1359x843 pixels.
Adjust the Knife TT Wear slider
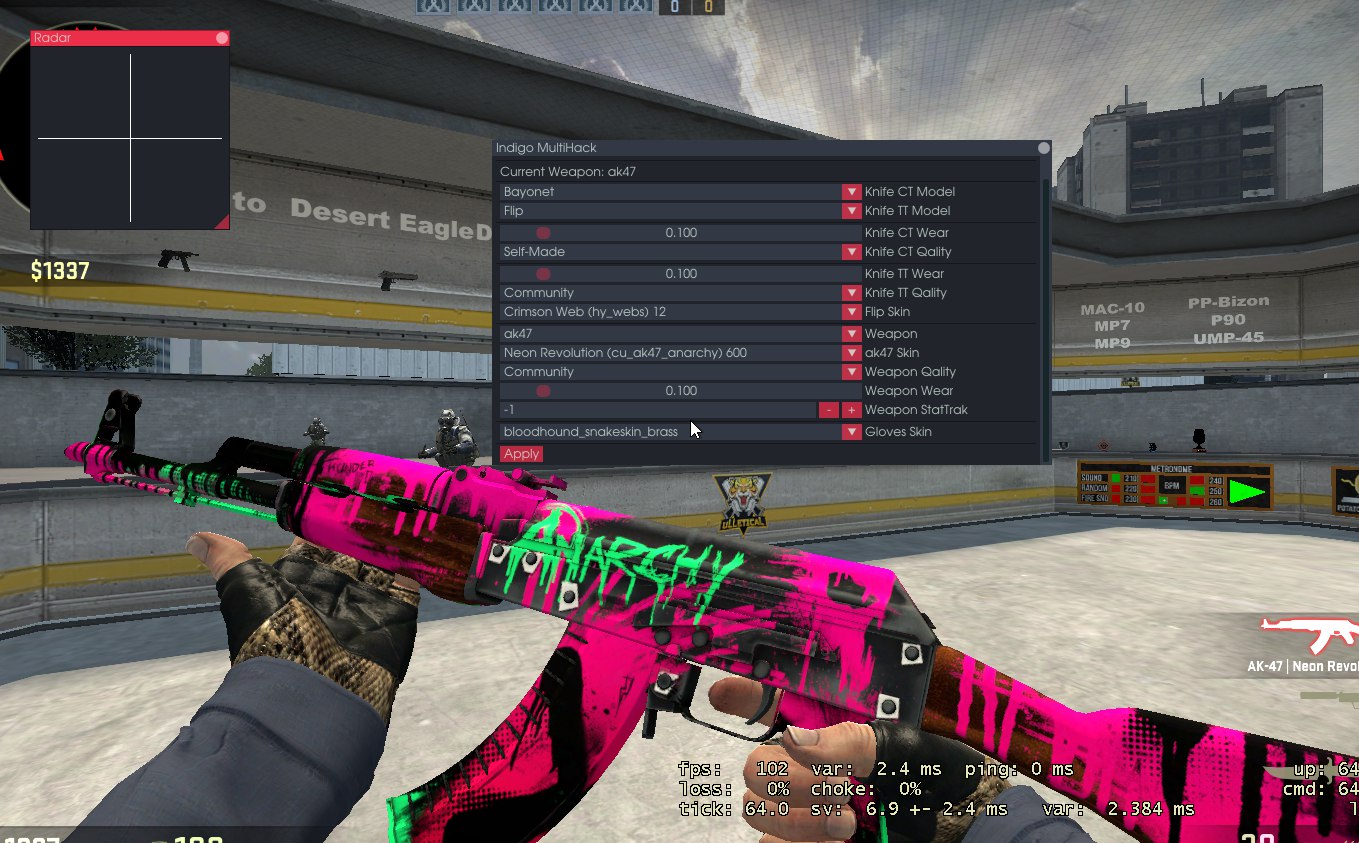click(544, 274)
